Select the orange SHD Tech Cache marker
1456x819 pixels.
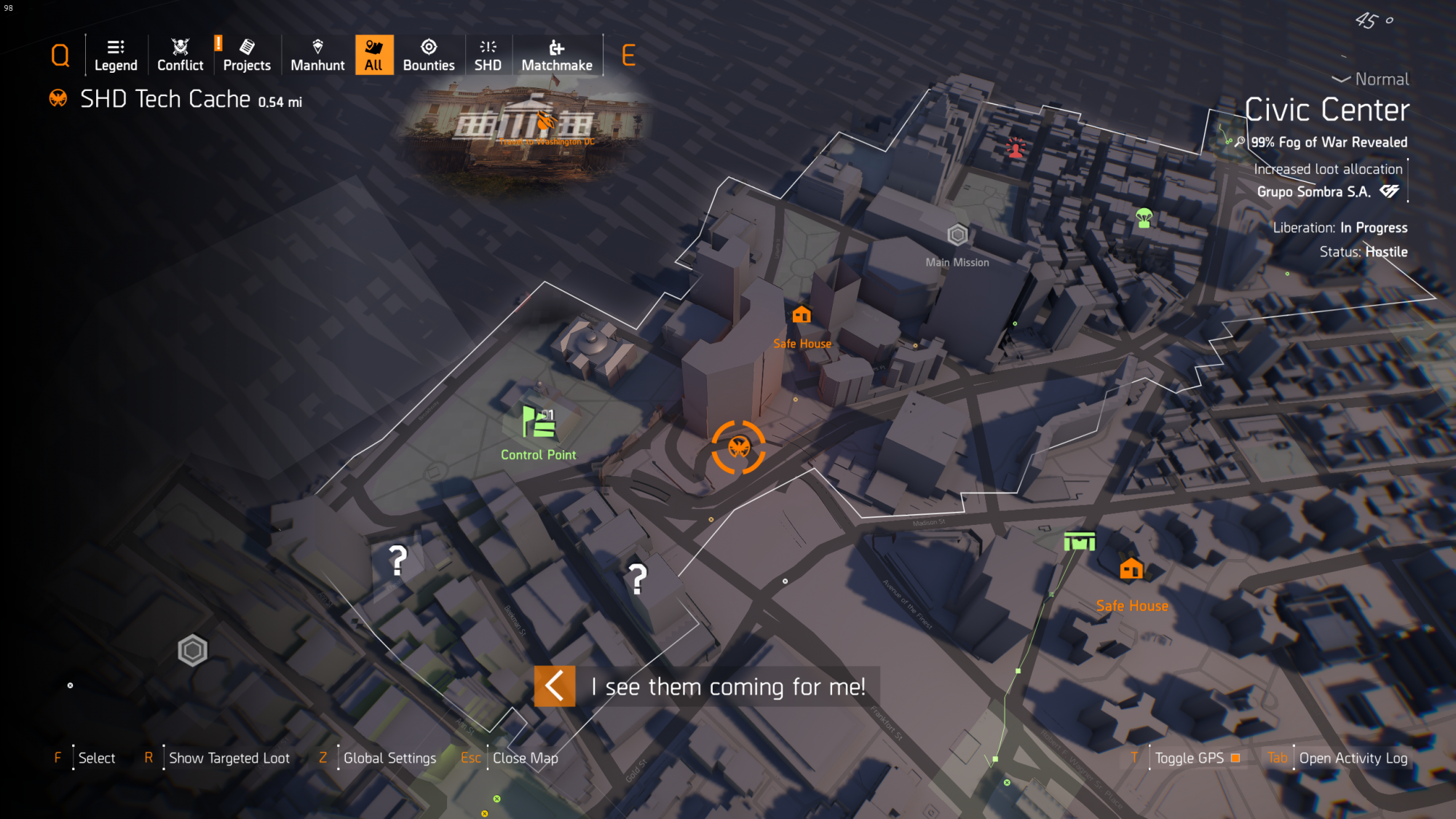738,447
